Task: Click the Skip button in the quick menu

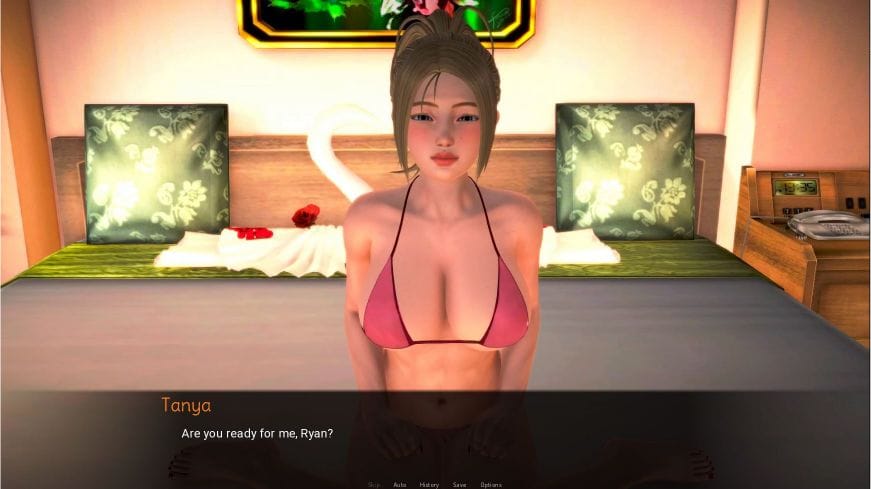Action: (374, 484)
